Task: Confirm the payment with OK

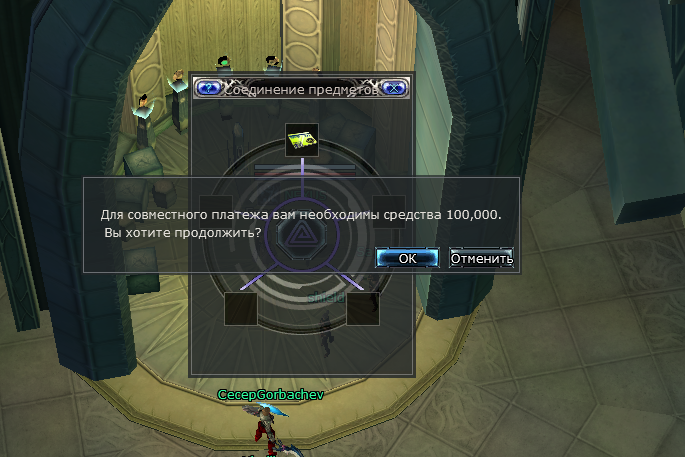Action: (406, 258)
